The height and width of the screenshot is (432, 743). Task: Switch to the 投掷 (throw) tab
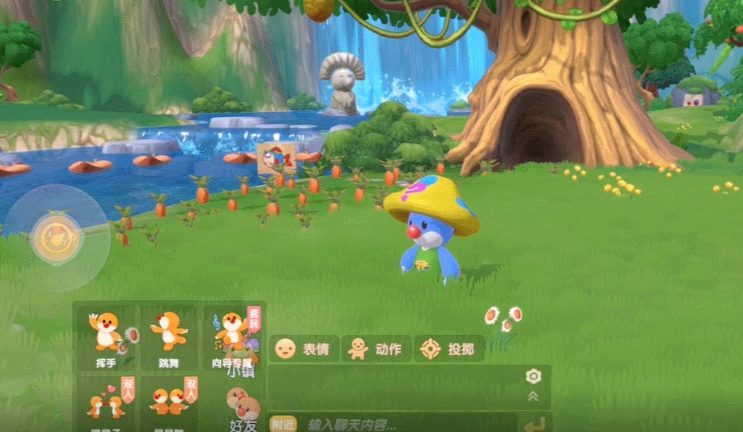pos(449,349)
